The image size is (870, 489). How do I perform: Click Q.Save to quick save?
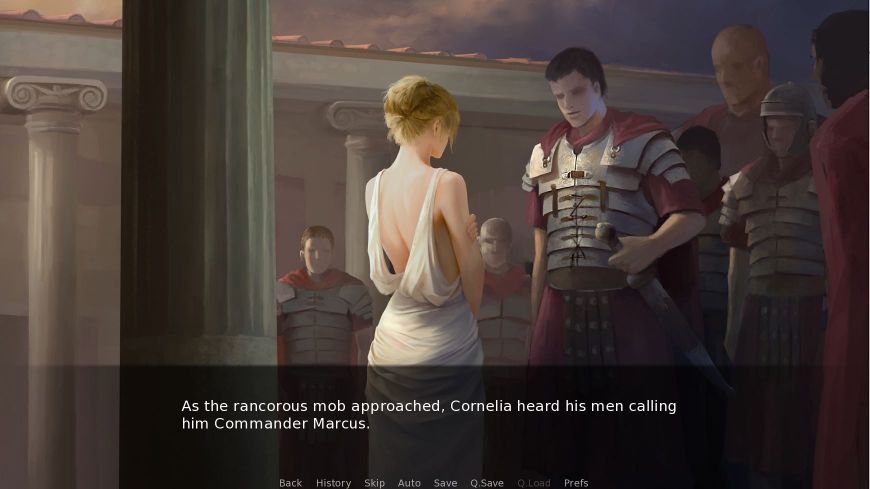pos(487,483)
